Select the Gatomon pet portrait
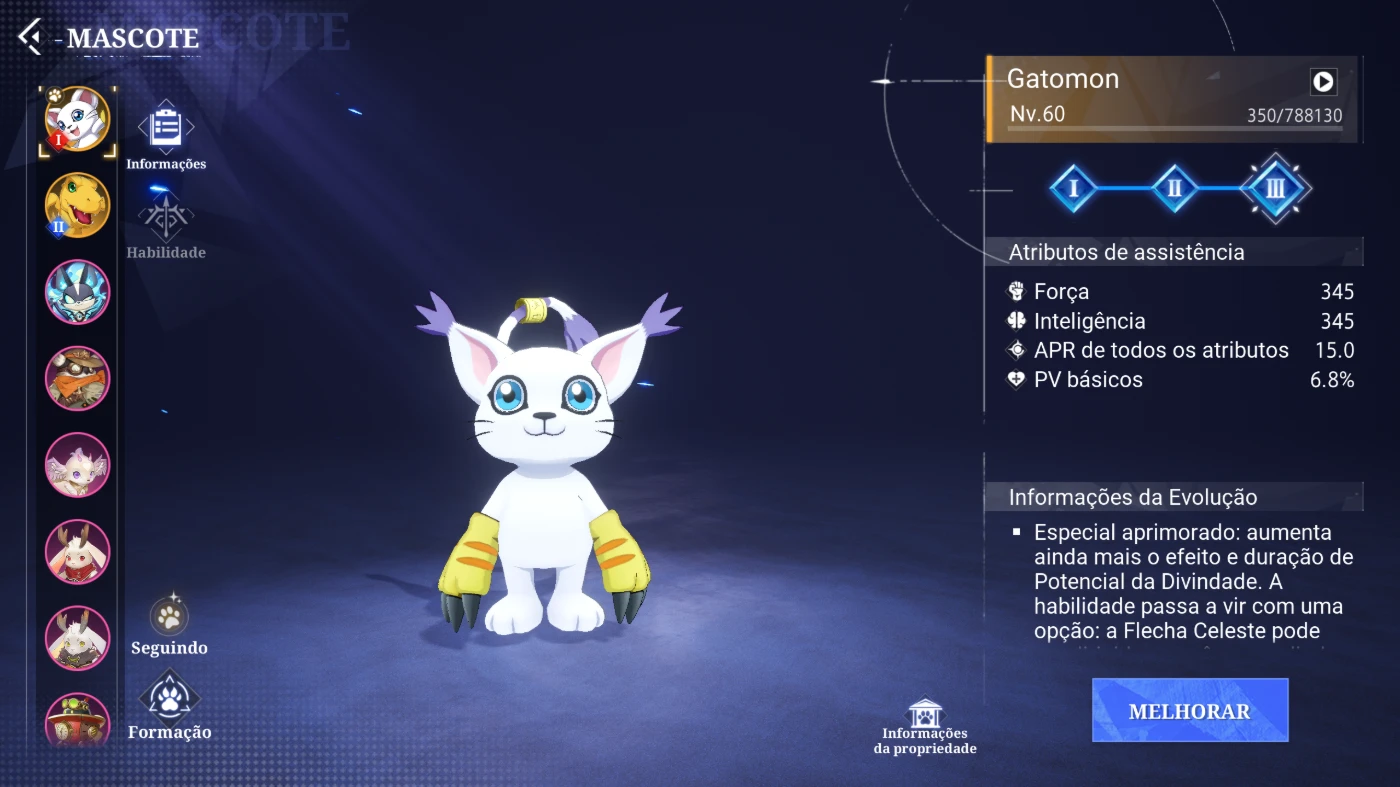 (x=77, y=120)
